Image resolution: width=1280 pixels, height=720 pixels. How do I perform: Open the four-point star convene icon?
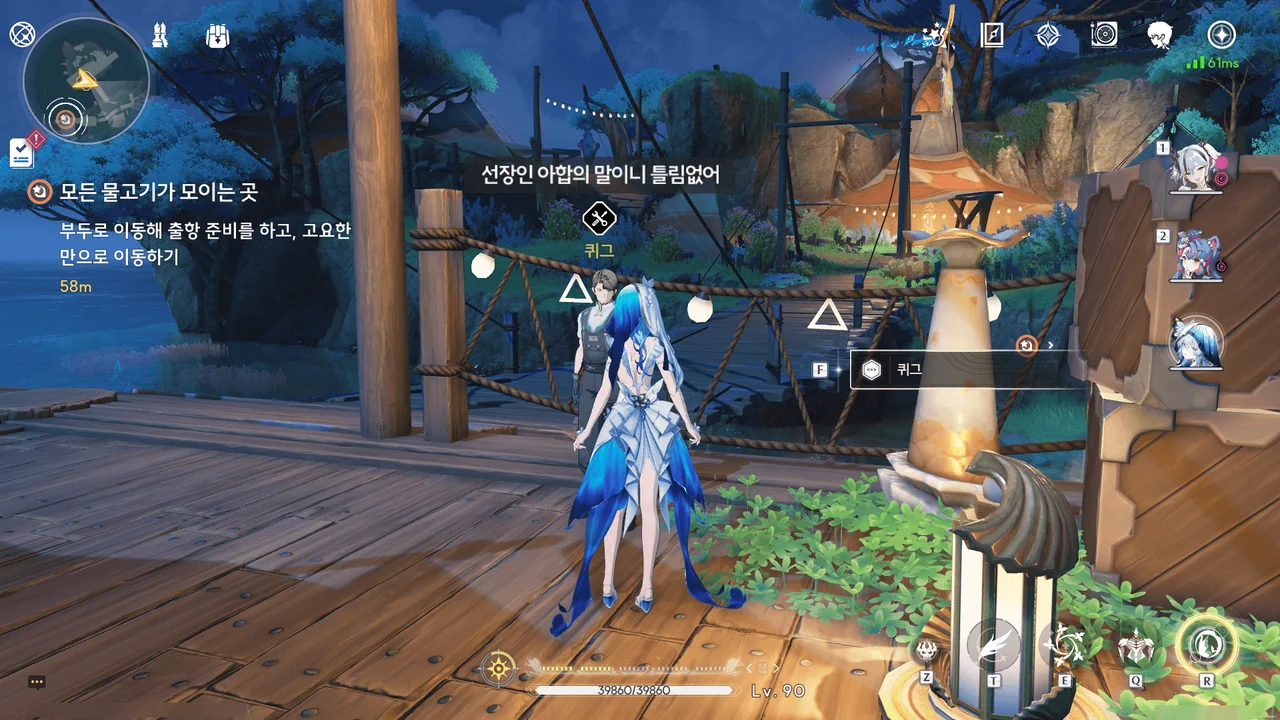(1047, 36)
